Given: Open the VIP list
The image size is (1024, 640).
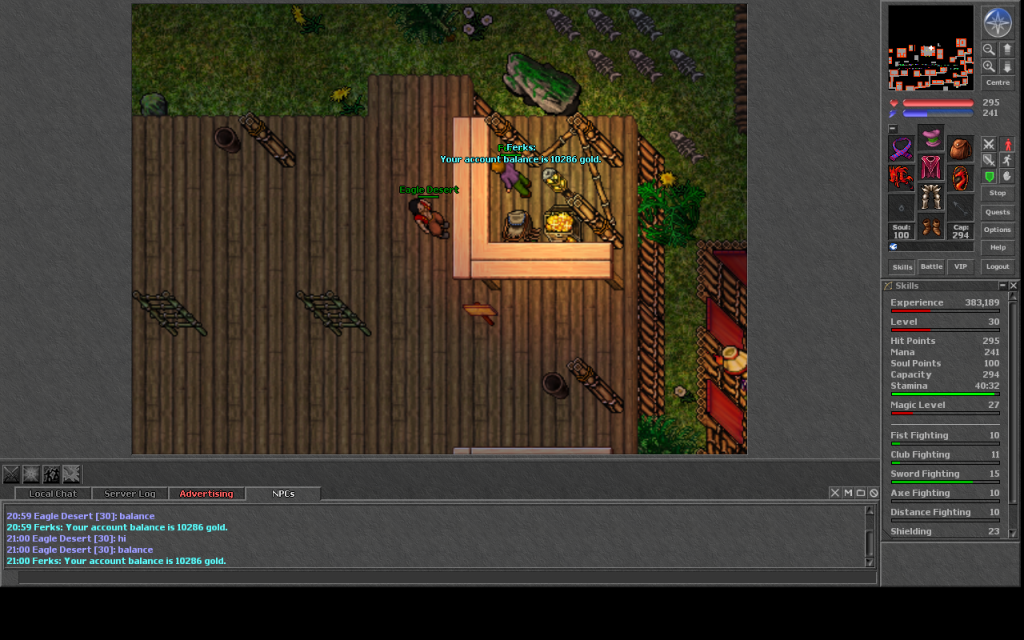Looking at the screenshot, I should (960, 267).
